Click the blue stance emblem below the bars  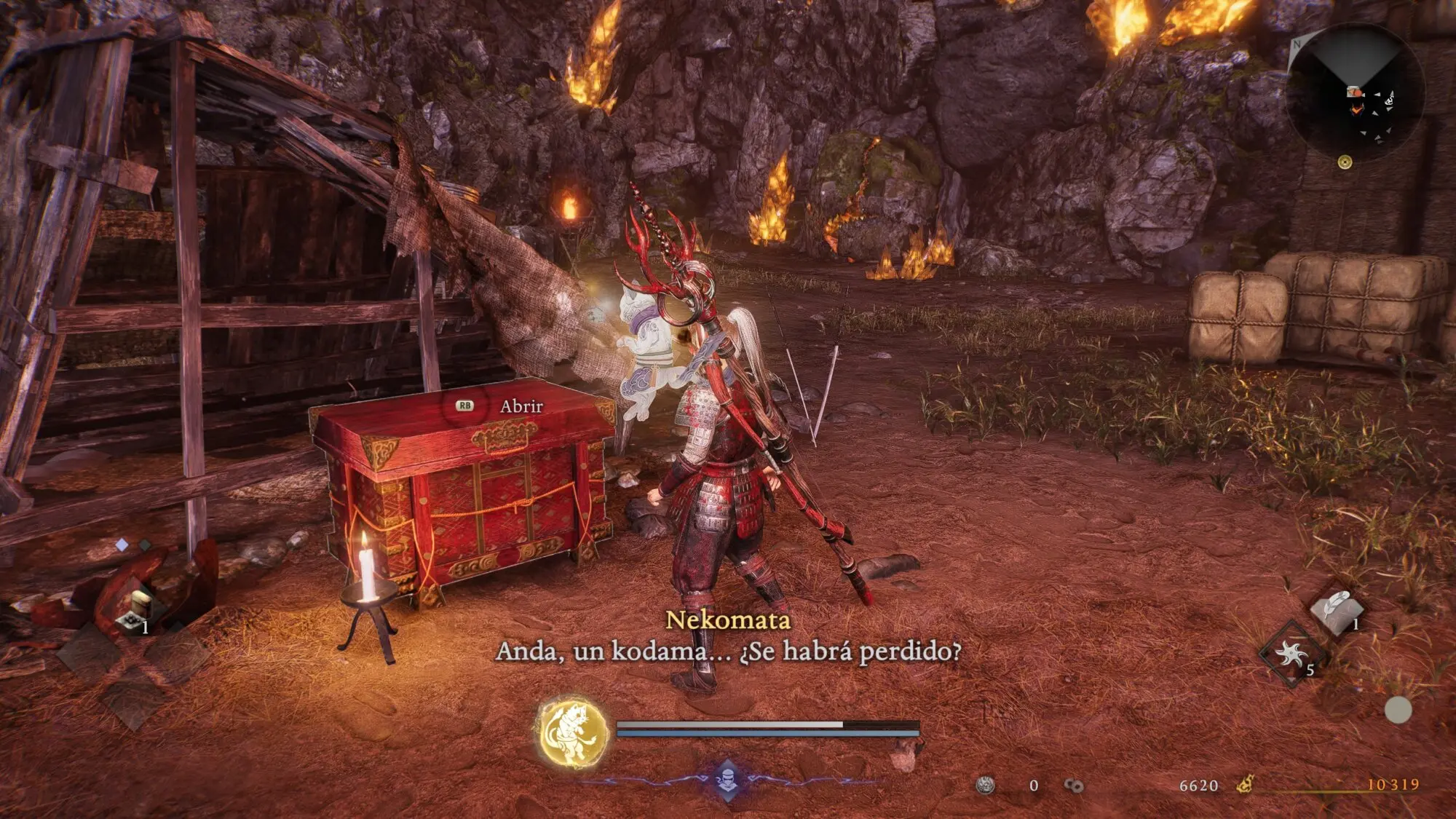click(727, 780)
